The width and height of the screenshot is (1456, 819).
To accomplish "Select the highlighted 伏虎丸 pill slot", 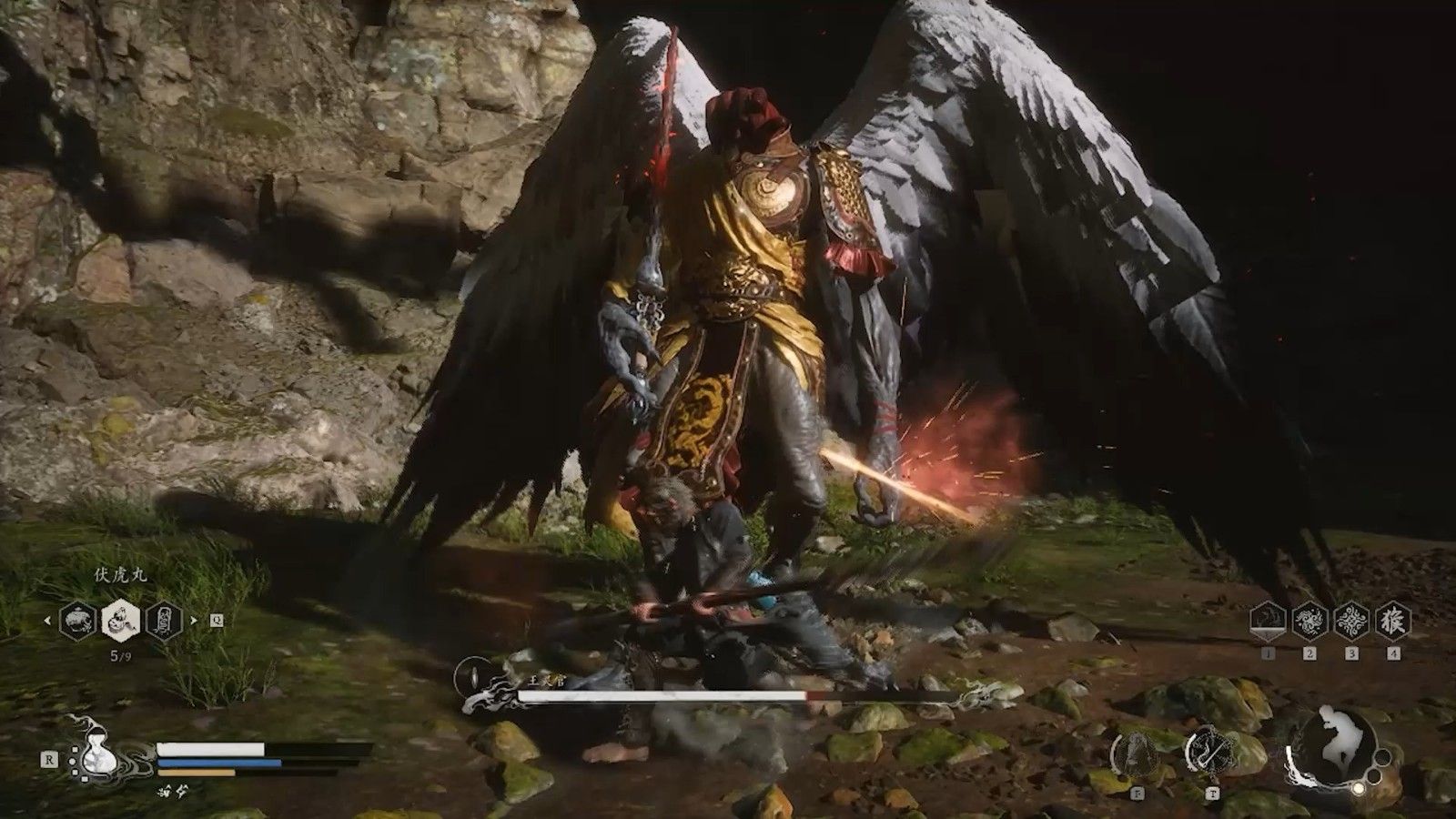I will [121, 622].
